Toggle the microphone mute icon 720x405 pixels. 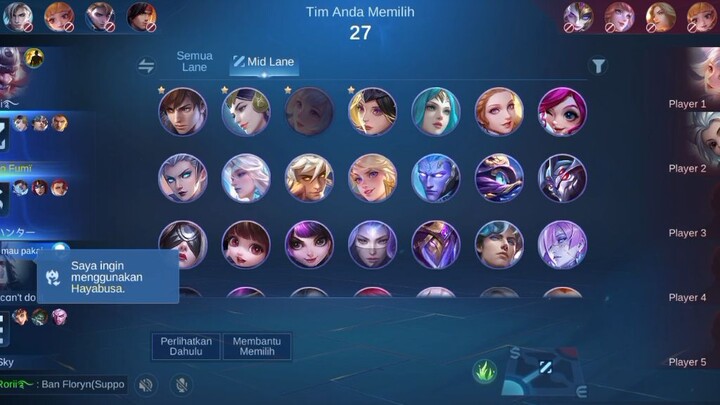click(181, 384)
